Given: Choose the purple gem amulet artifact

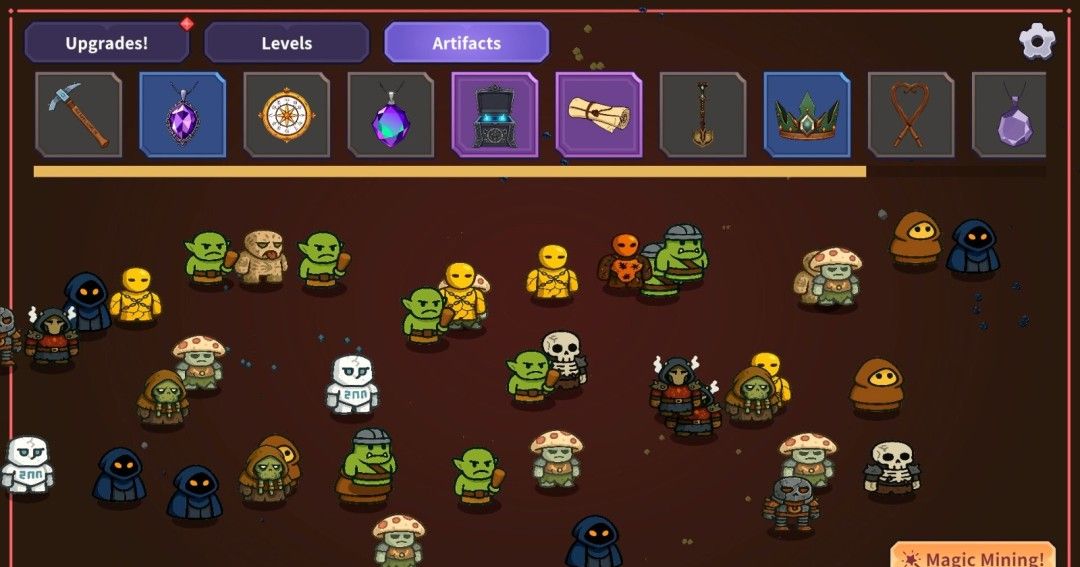Looking at the screenshot, I should [182, 115].
